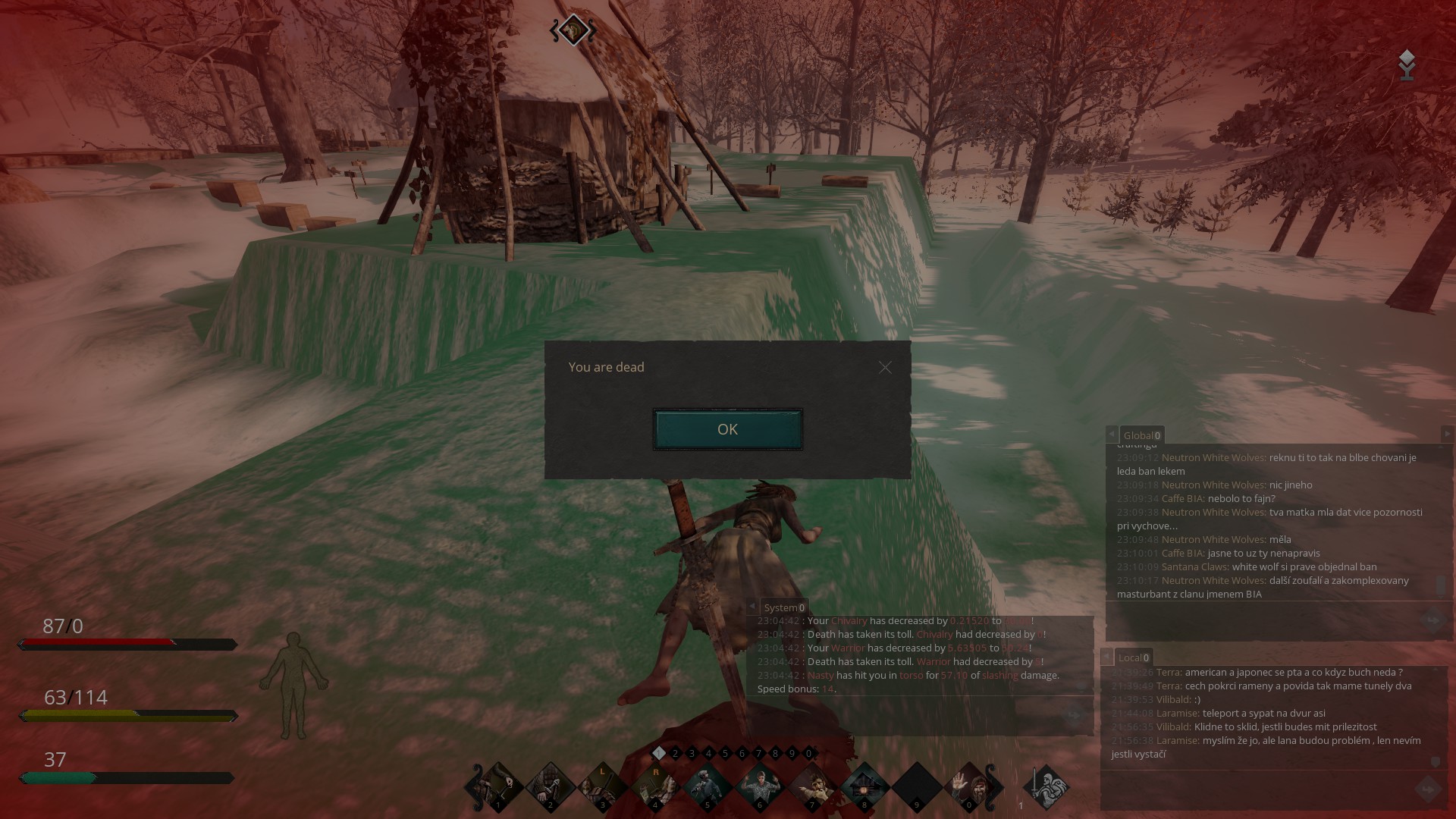
Task: Use the waving greeting emote in slot 0
Action: (968, 787)
